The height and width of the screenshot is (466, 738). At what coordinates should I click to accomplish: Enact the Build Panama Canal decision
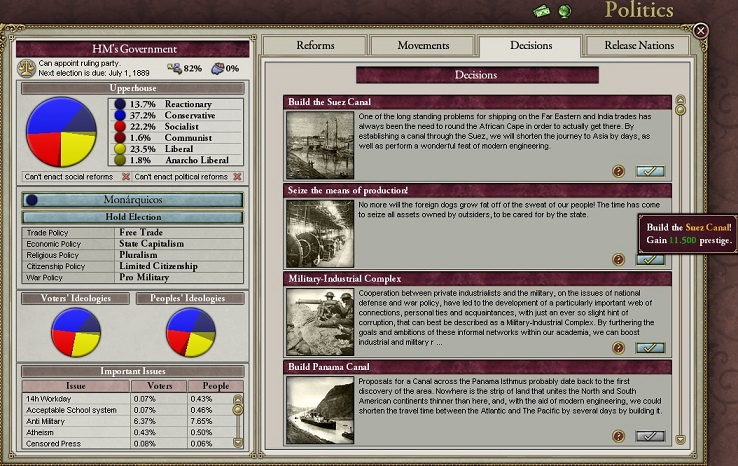(650, 436)
